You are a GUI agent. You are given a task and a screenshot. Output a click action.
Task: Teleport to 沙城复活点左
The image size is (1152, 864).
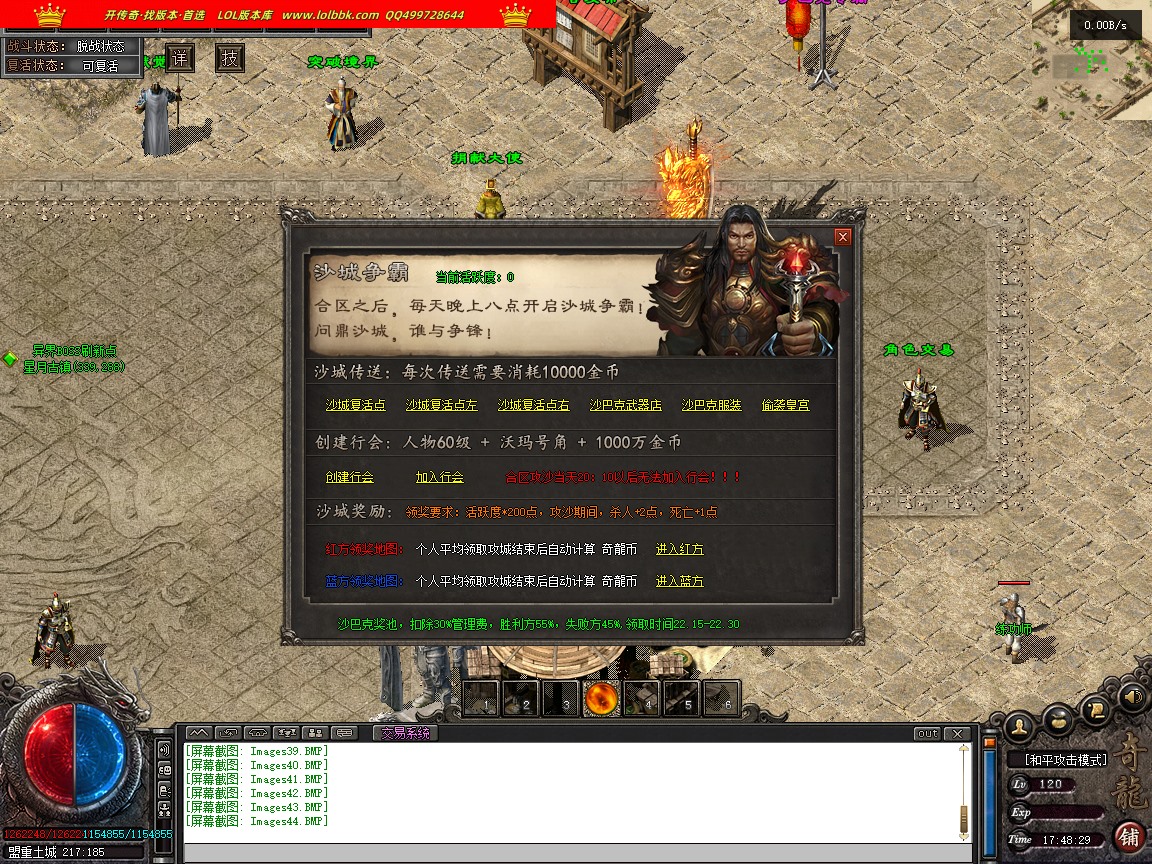click(441, 405)
